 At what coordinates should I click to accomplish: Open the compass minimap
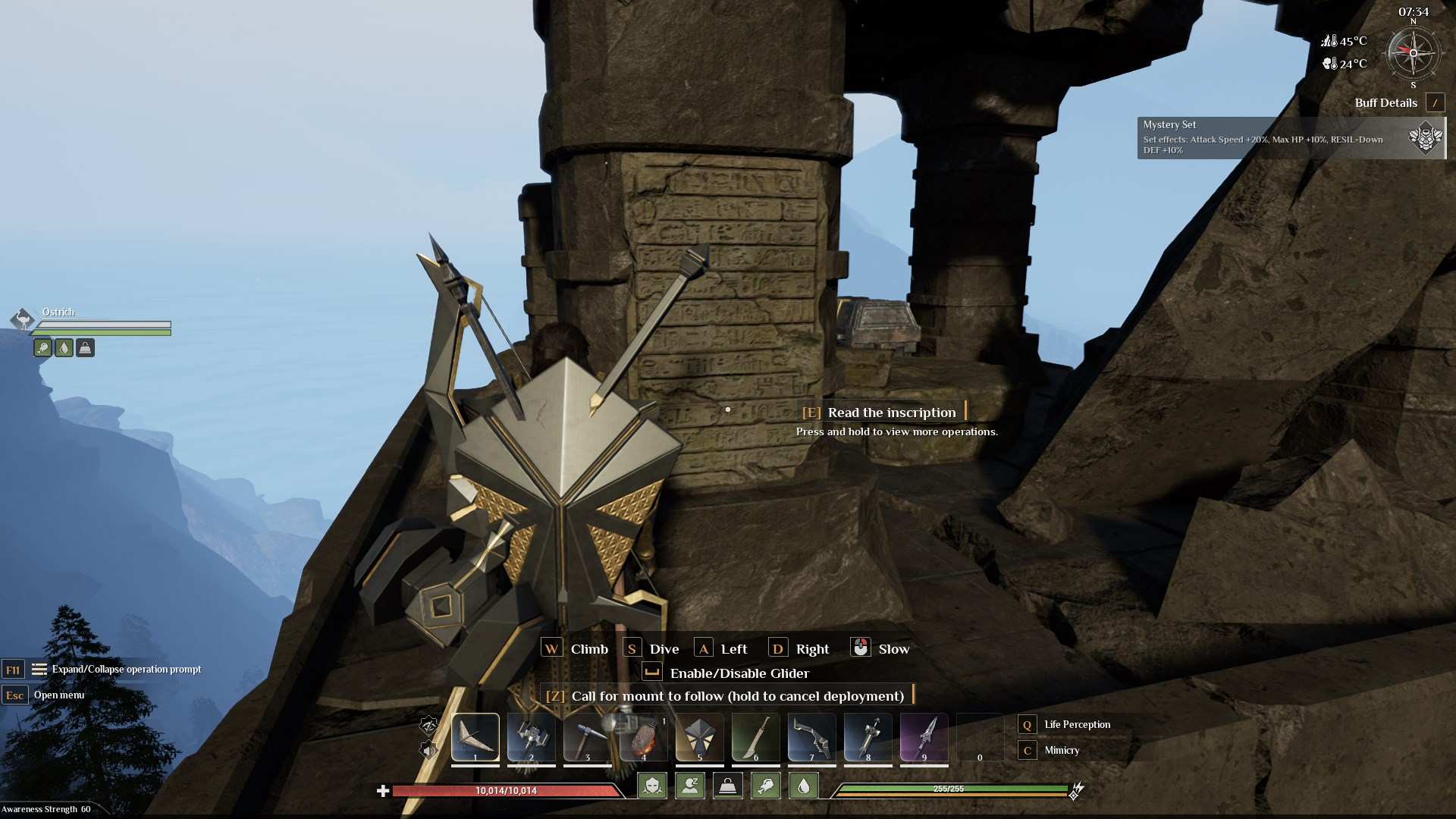pos(1413,53)
